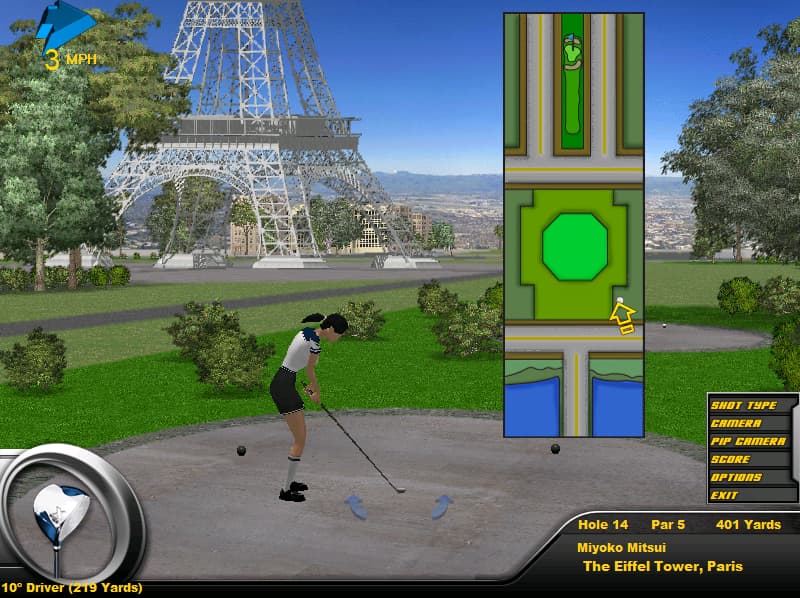This screenshot has height=598, width=800.
Task: Rotate aim with the left arrow
Action: click(356, 506)
